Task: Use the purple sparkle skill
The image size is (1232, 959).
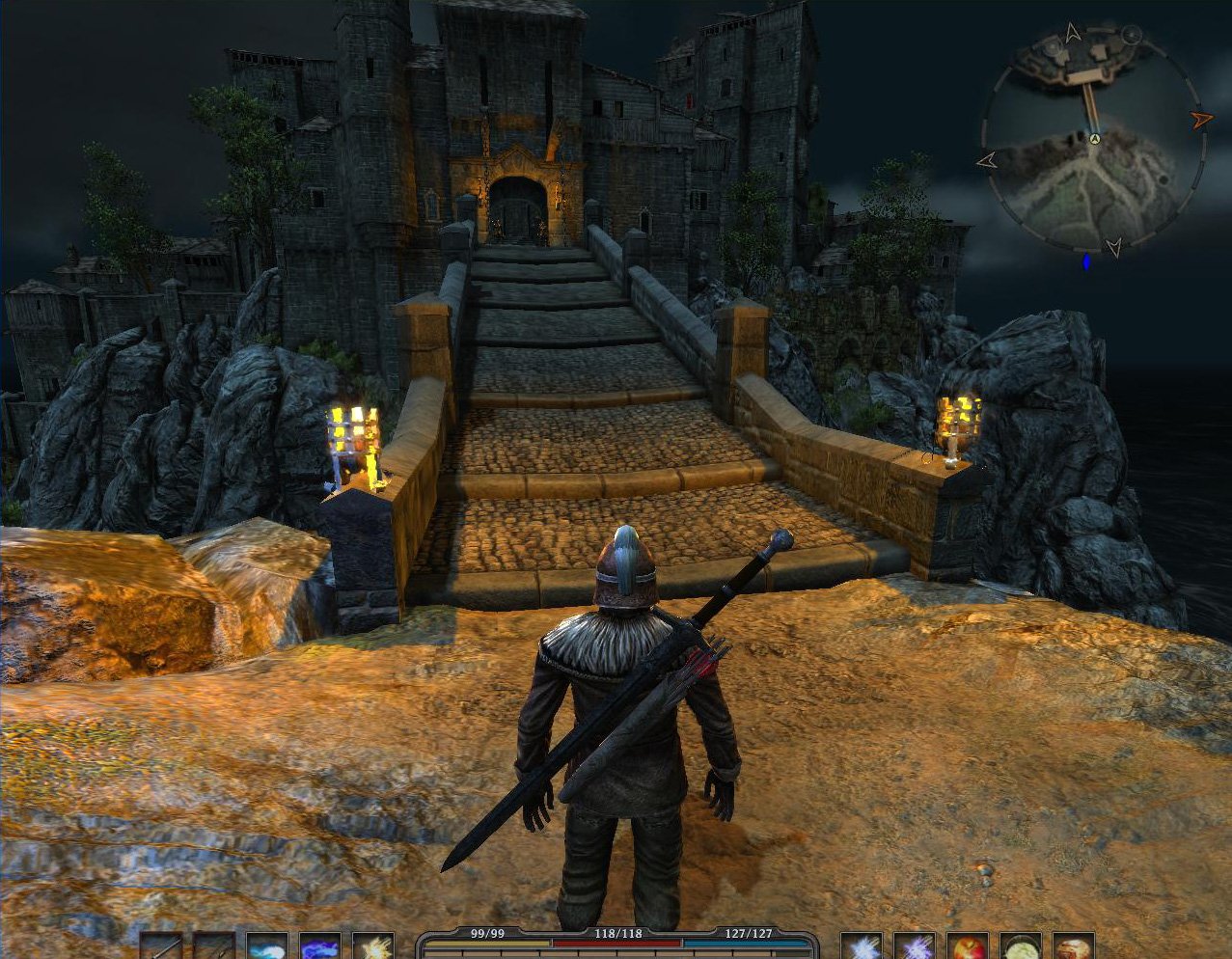Action: click(915, 946)
